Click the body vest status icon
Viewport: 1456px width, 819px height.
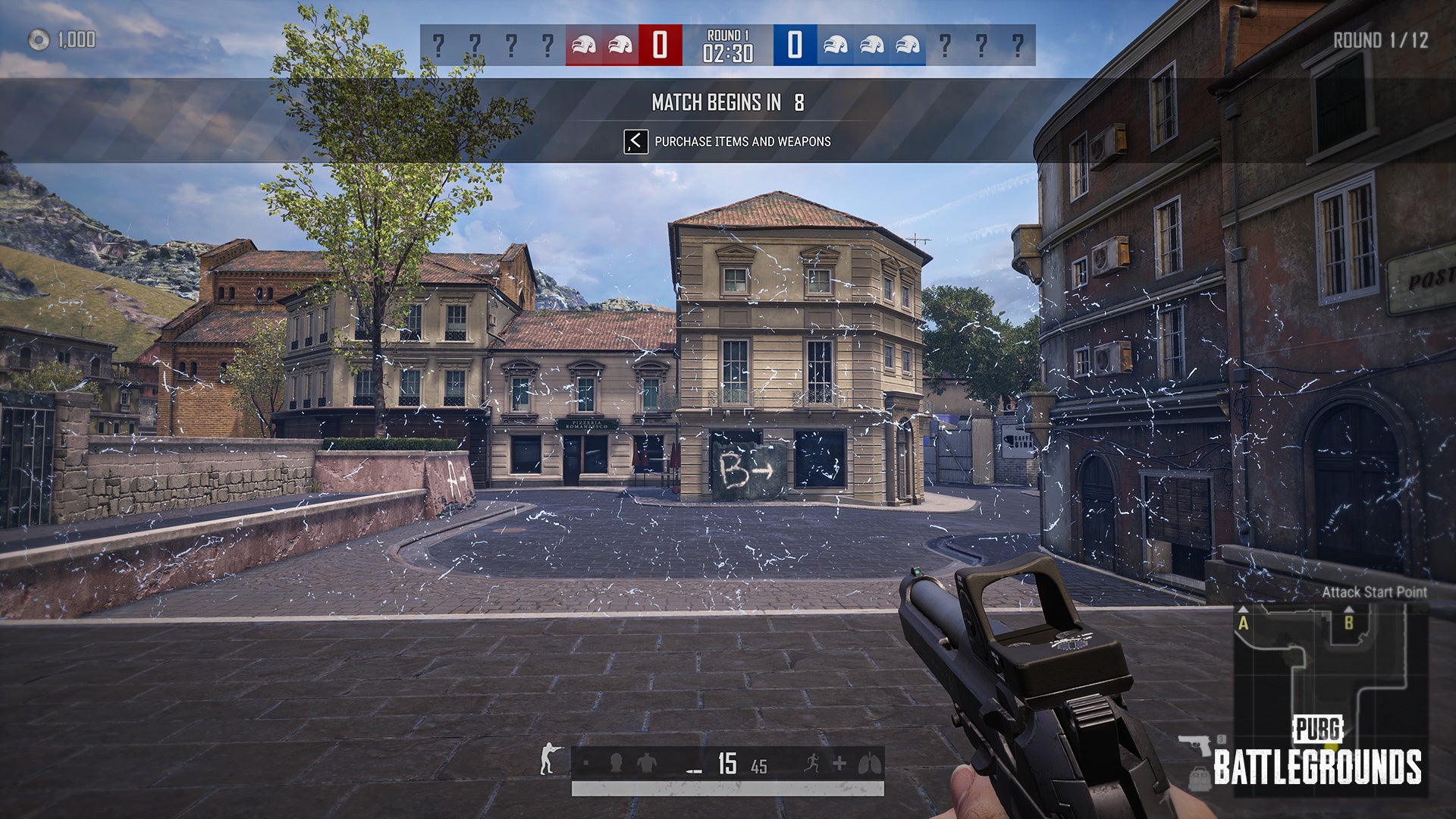click(646, 763)
